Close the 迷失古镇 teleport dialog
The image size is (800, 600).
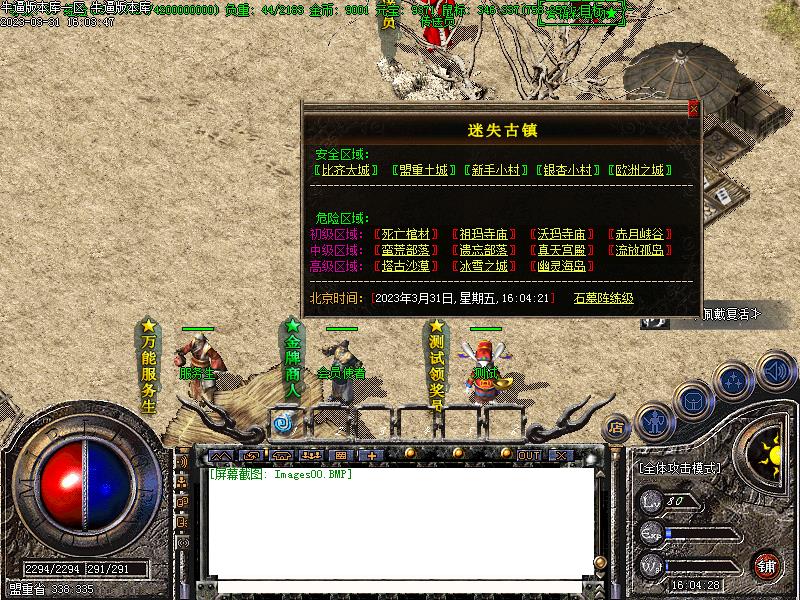tap(693, 109)
